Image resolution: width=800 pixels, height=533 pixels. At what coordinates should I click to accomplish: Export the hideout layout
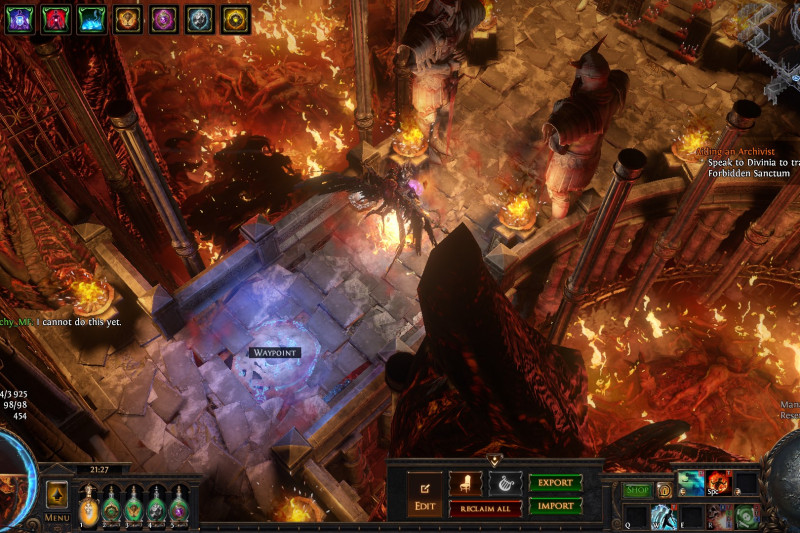tap(555, 482)
